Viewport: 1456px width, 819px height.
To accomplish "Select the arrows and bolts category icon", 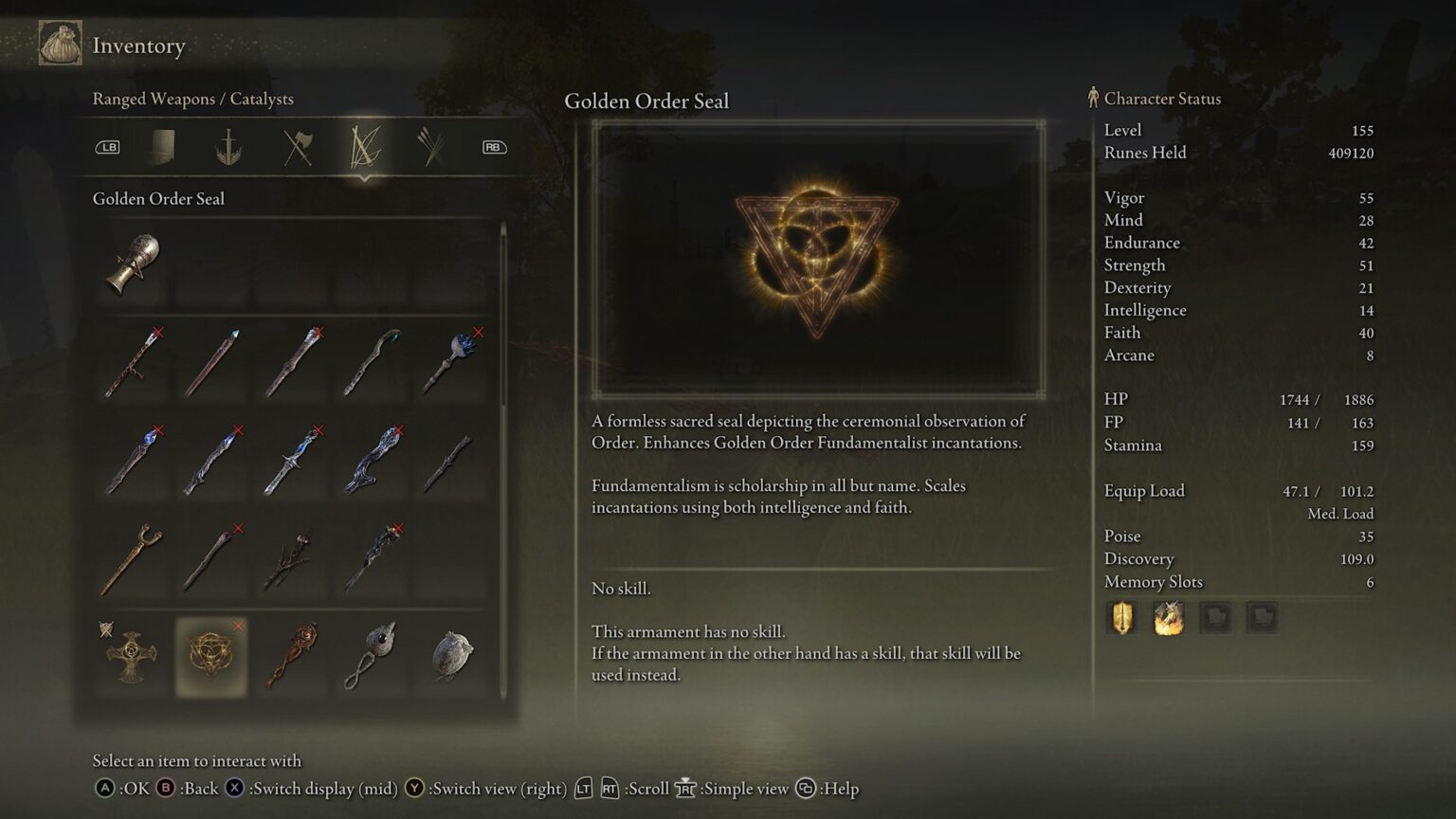I will pos(432,147).
